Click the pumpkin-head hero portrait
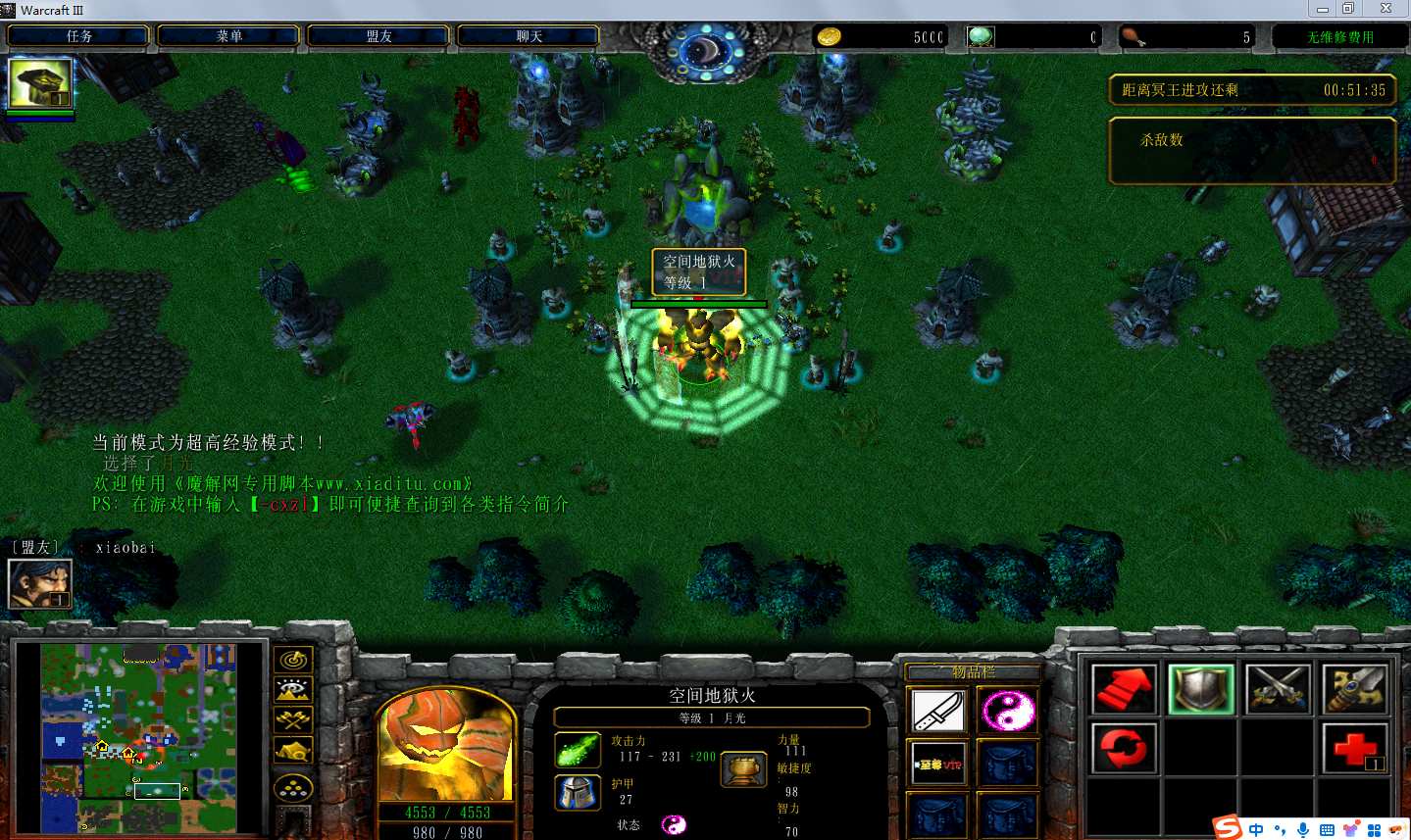Image resolution: width=1411 pixels, height=840 pixels. click(446, 745)
